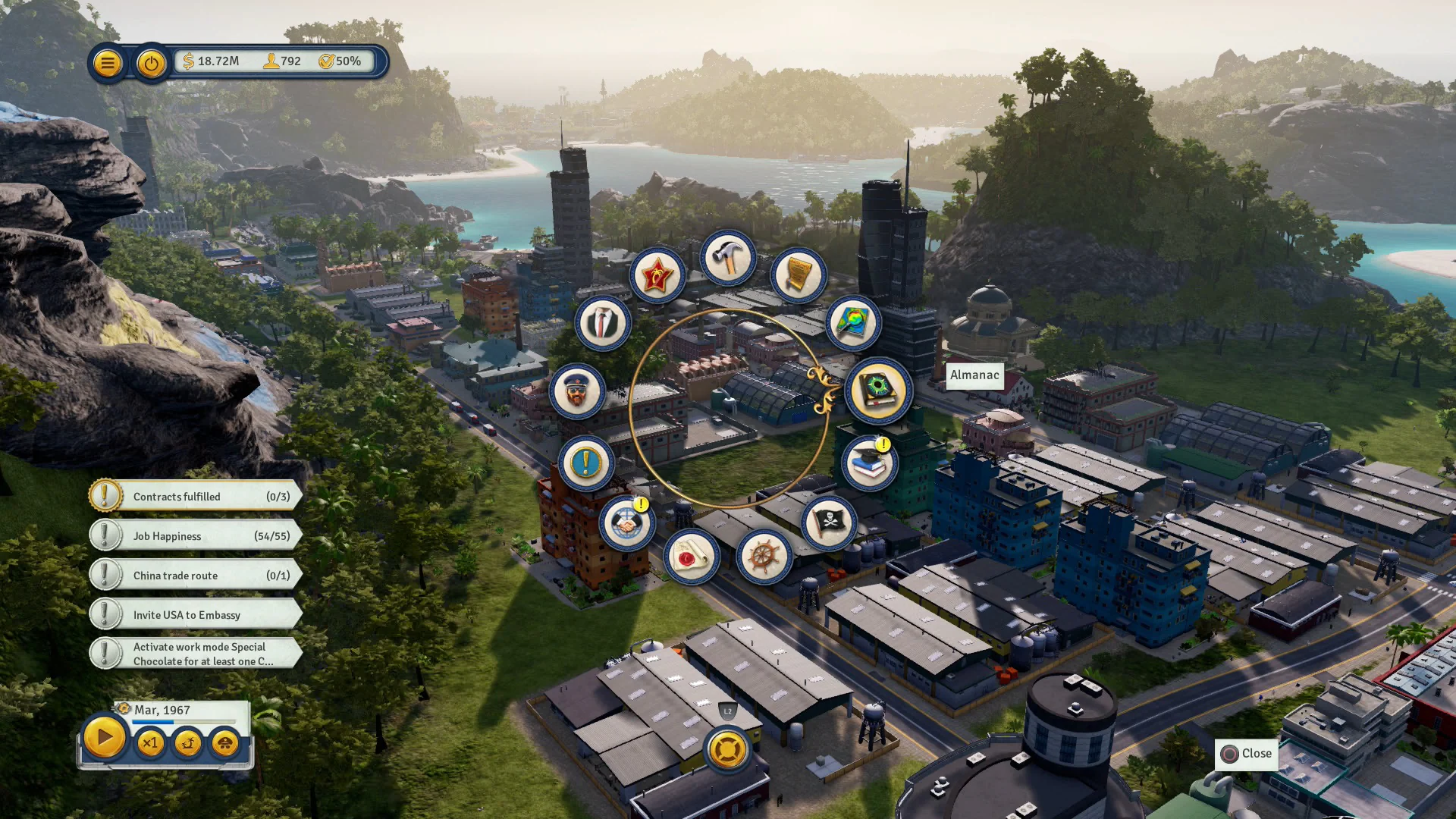Open map Overlays via the magnifying glass map icon
Image resolution: width=1456 pixels, height=819 pixels.
[x=851, y=322]
